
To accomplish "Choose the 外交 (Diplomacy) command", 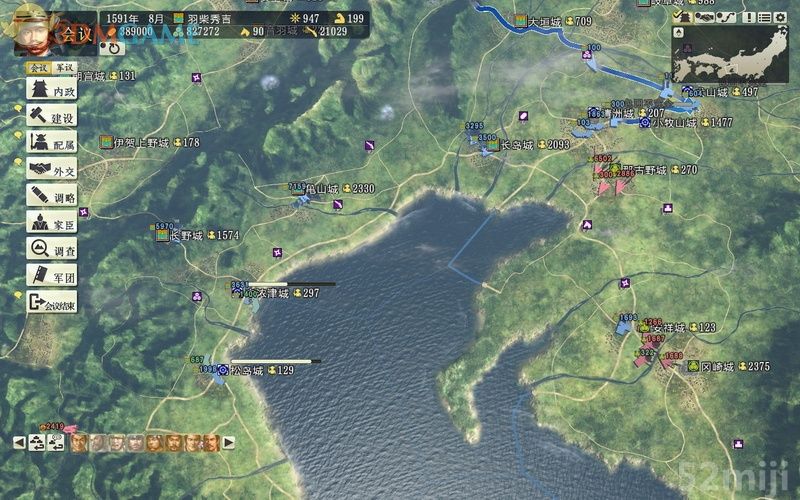I will 50,169.
